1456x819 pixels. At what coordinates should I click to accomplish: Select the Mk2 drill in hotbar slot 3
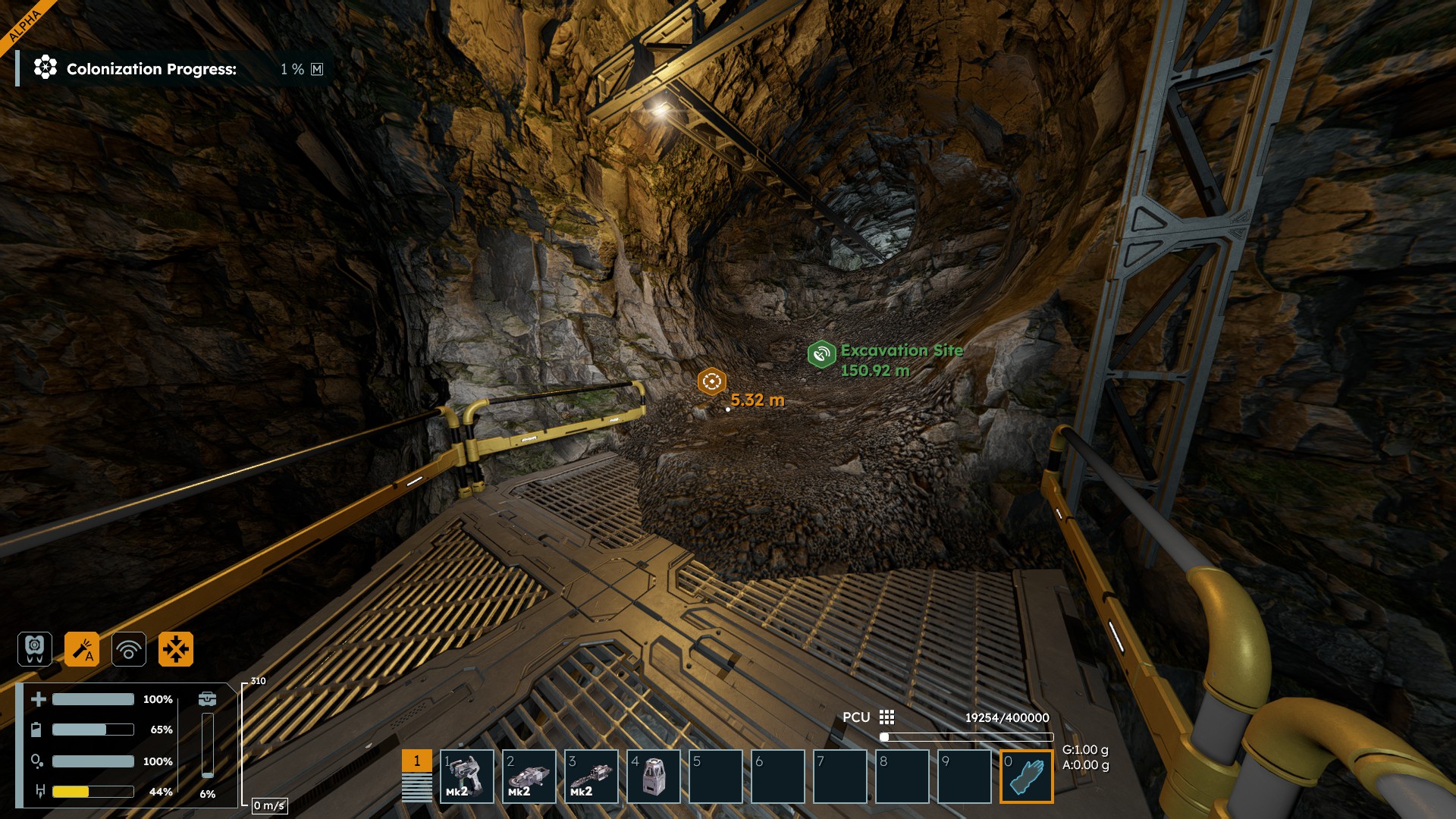(x=591, y=776)
